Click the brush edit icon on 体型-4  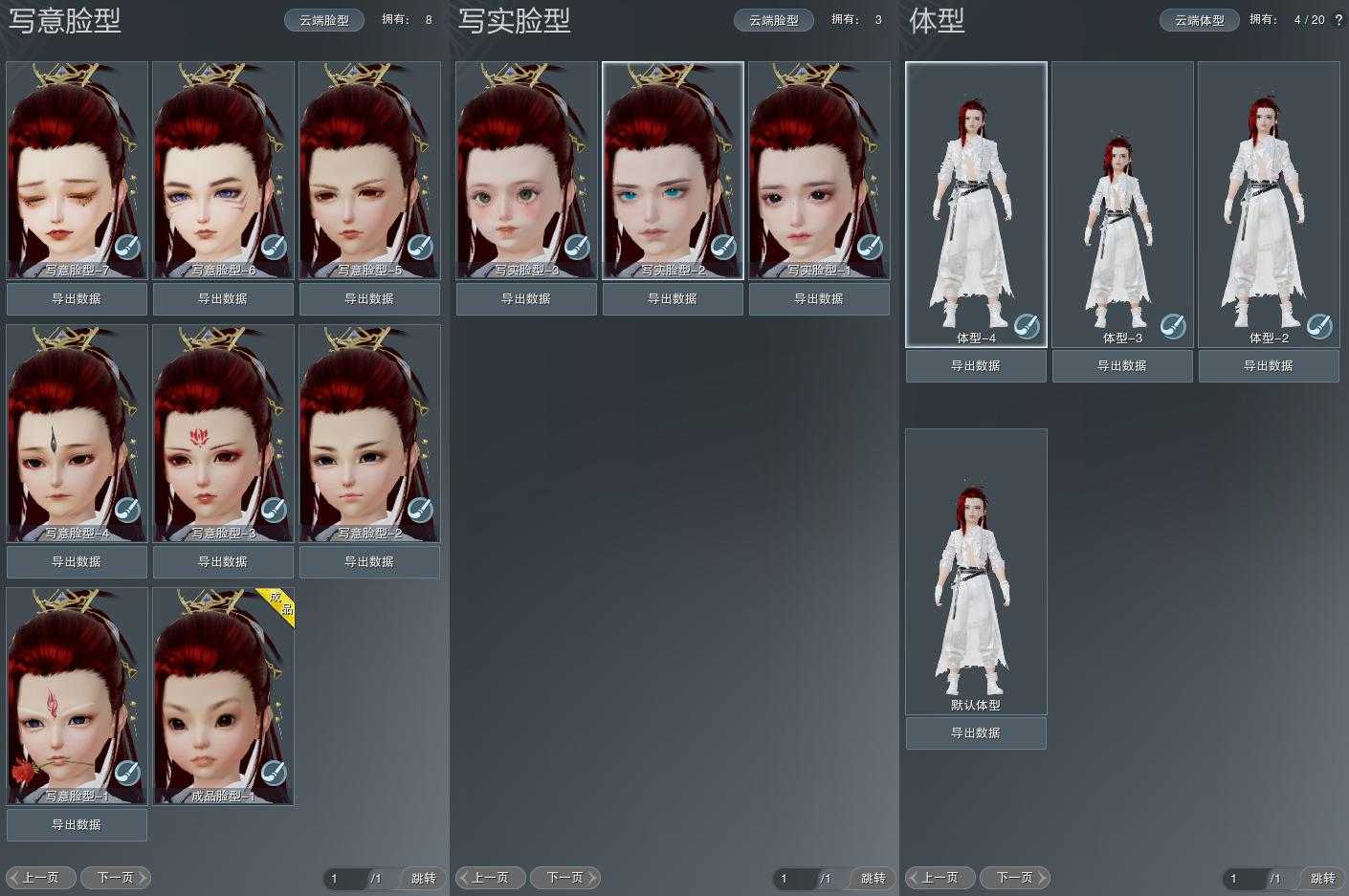coord(1027,326)
